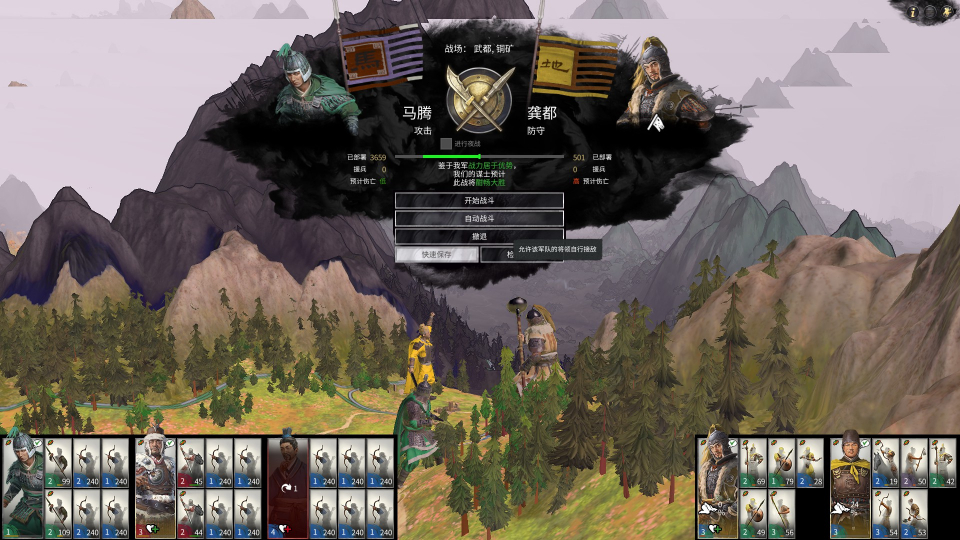Screen dimensions: 960x540
Task: Select the enemy unit card showing 28 men
Action: [x=810, y=461]
